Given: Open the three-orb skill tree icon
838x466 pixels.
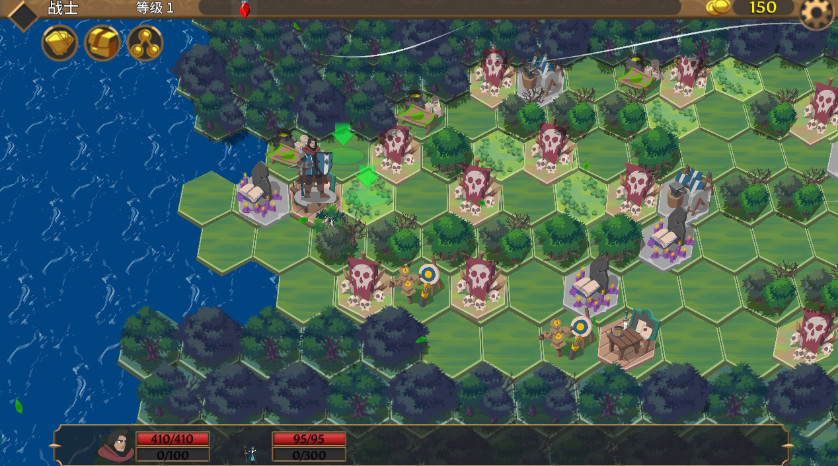Looking at the screenshot, I should click(x=145, y=43).
